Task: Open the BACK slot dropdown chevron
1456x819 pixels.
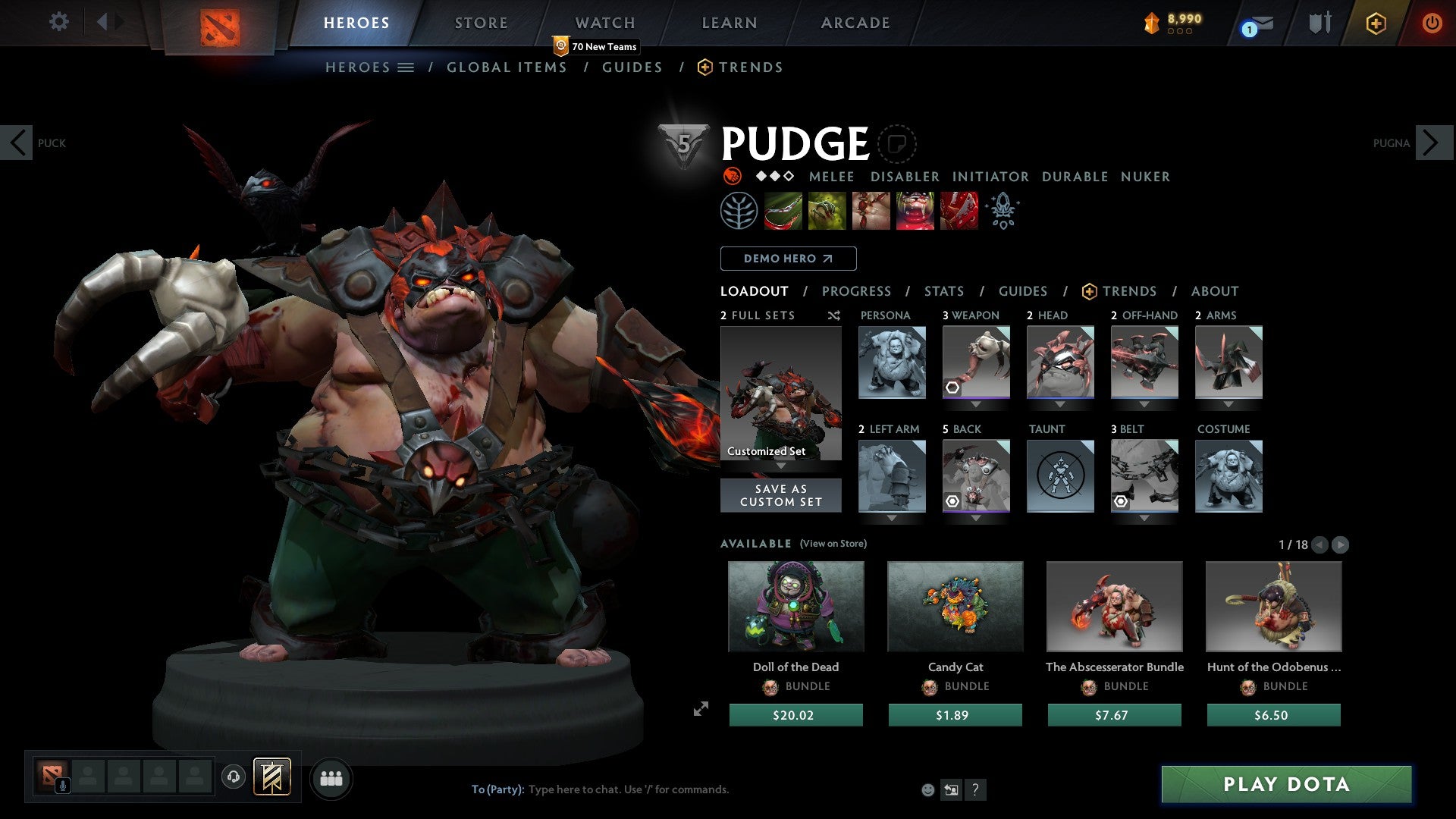Action: 976,518
